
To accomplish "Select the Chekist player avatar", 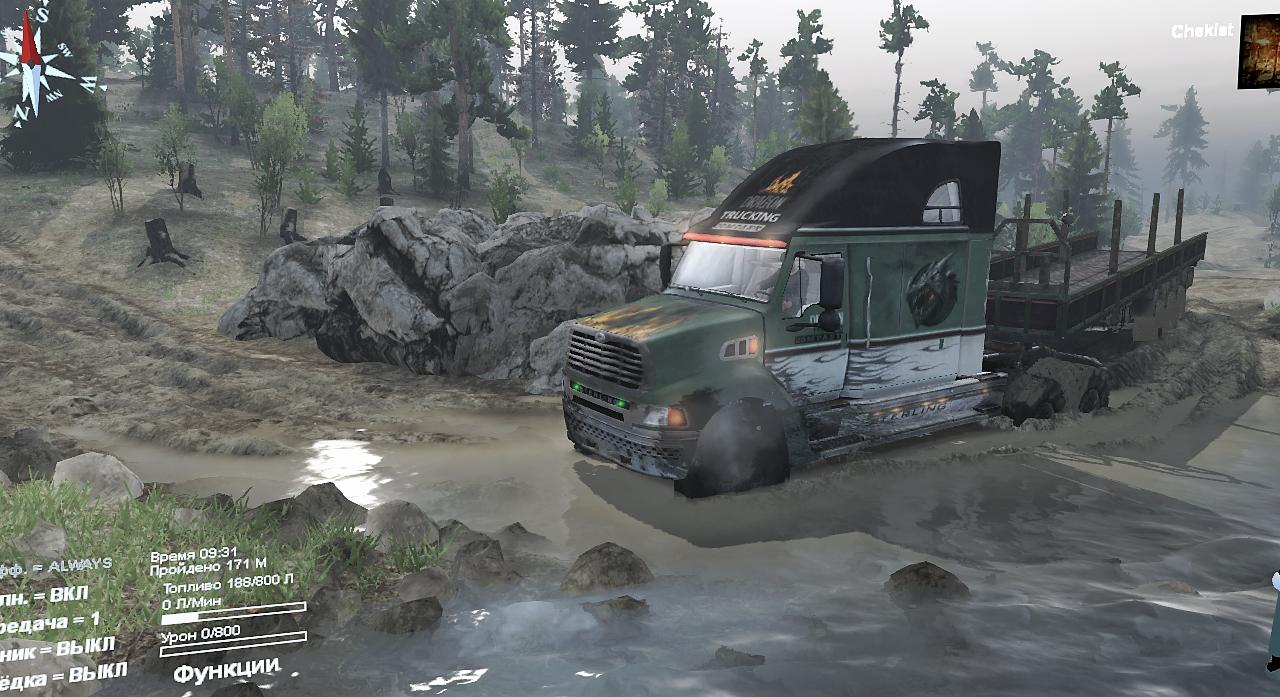I will pos(1259,52).
